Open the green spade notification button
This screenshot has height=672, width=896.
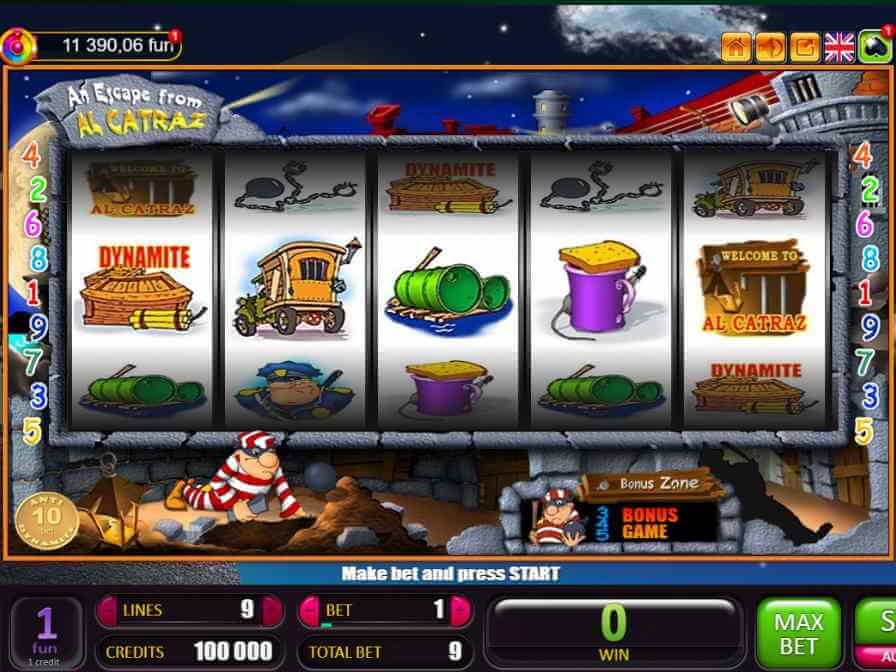point(875,46)
